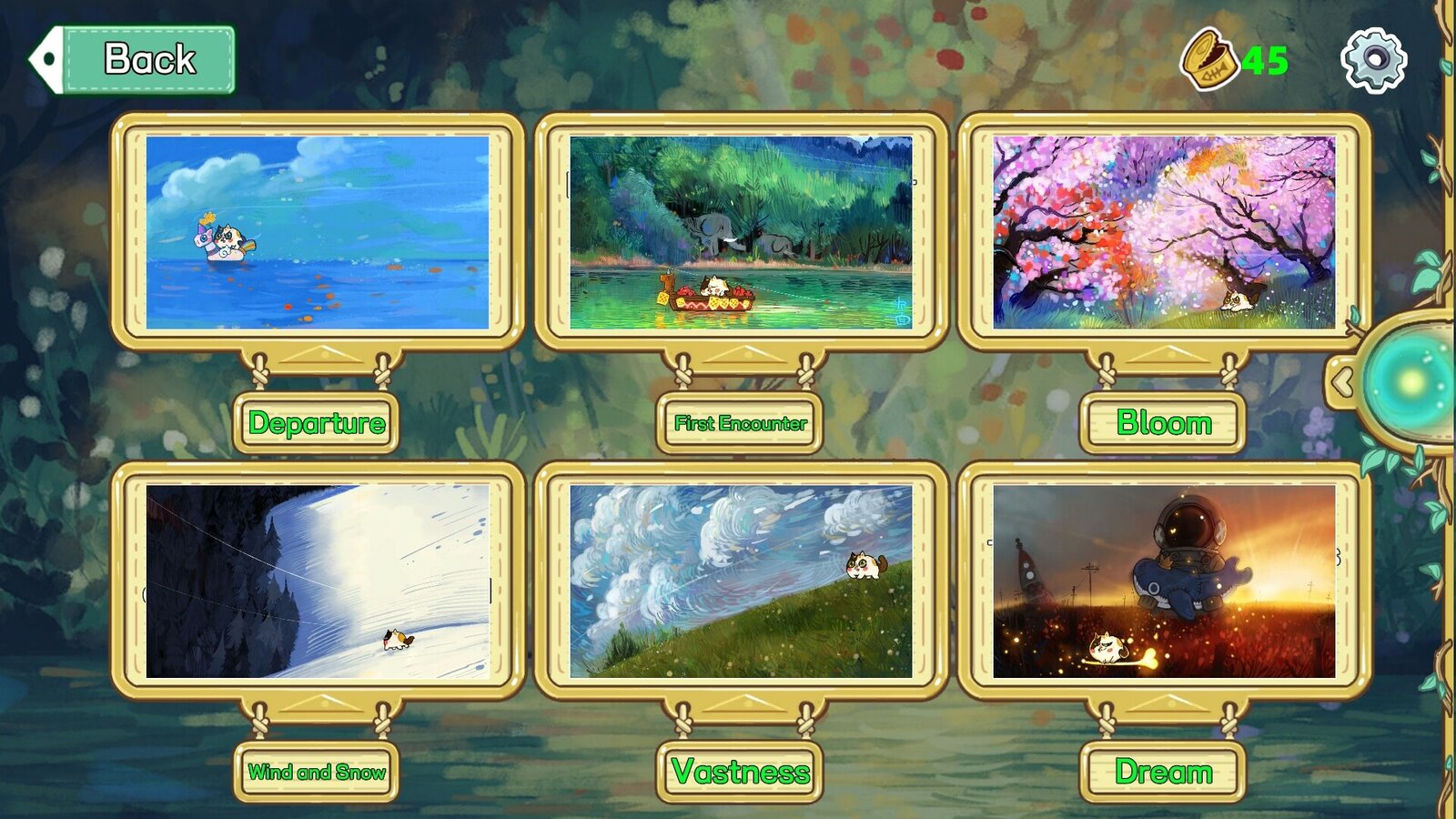The image size is (1456, 819).
Task: Click the green 45 coin counter
Action: (x=1263, y=57)
